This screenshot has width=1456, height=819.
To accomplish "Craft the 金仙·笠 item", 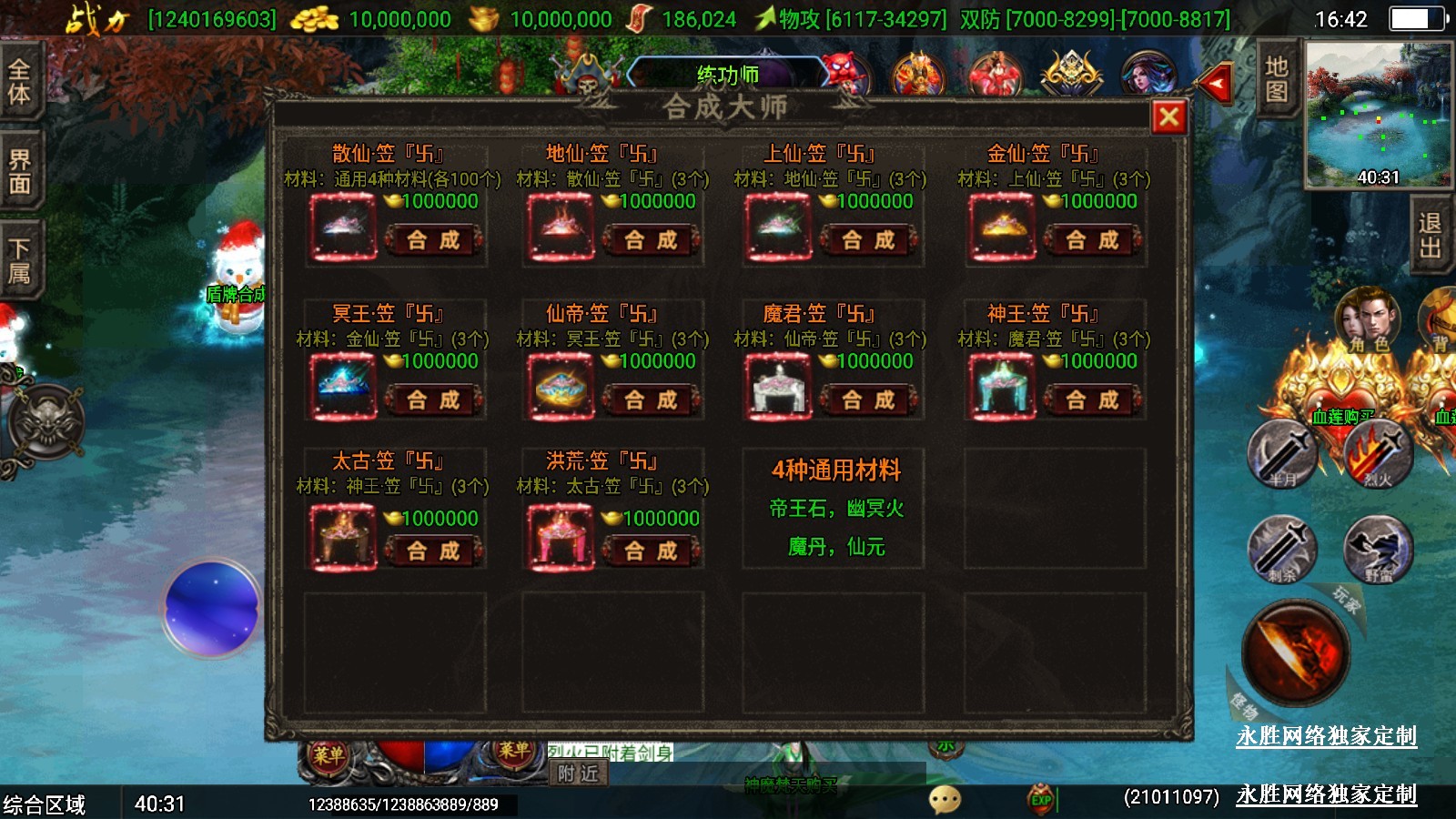I will pyautogui.click(x=1092, y=239).
